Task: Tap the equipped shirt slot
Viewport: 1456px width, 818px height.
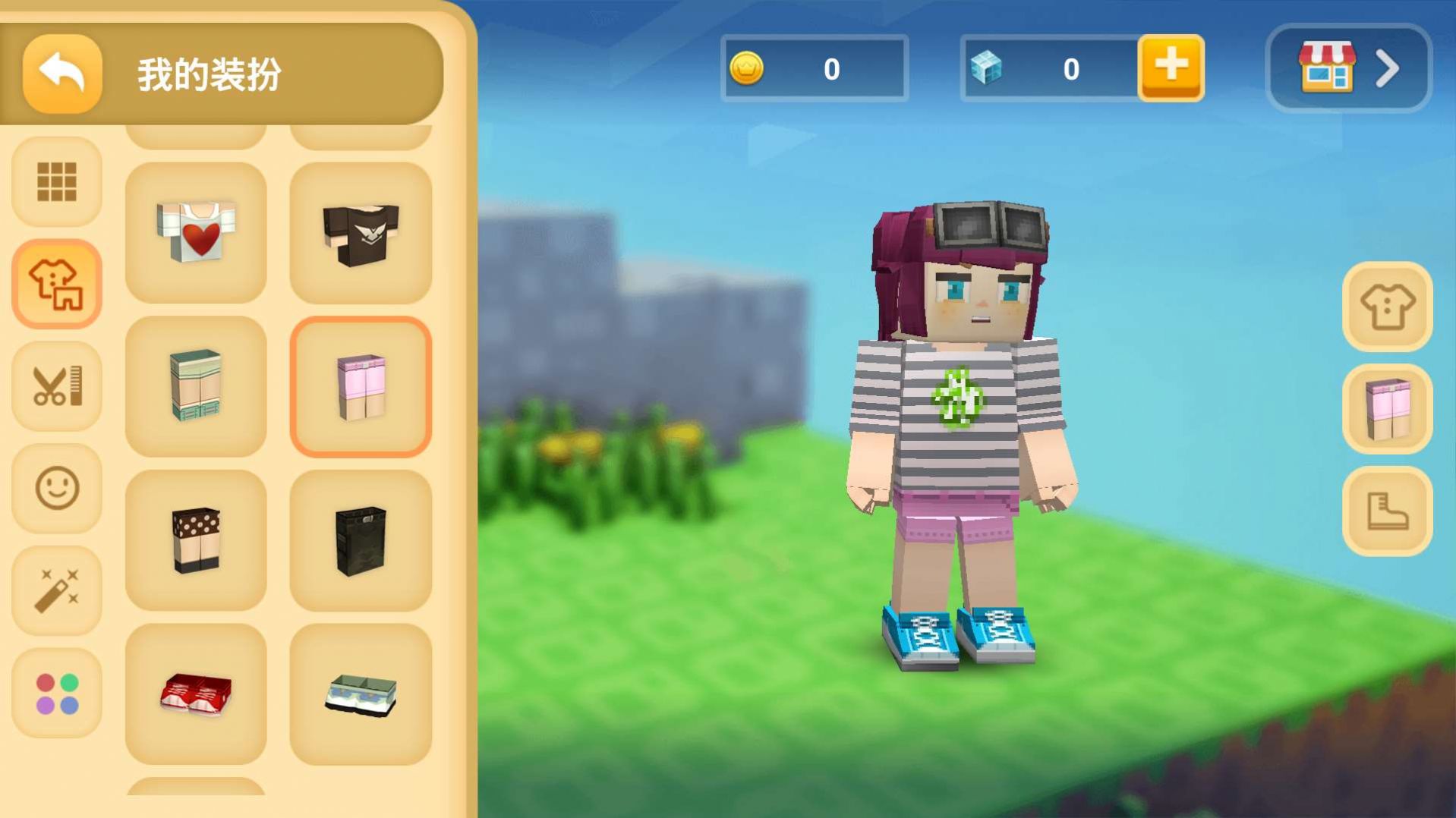Action: click(1387, 307)
